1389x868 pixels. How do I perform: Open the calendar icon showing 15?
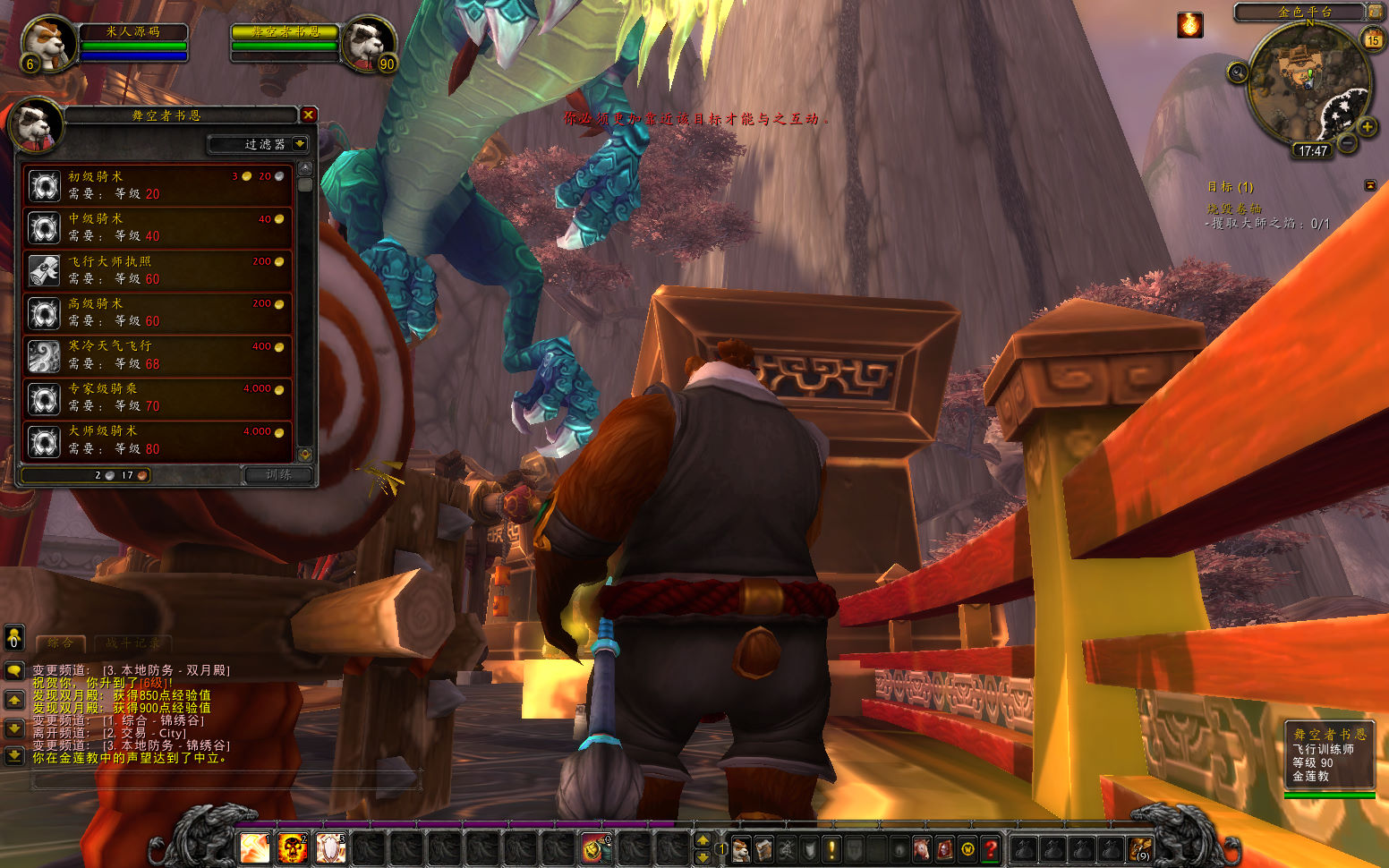pyautogui.click(x=1373, y=39)
